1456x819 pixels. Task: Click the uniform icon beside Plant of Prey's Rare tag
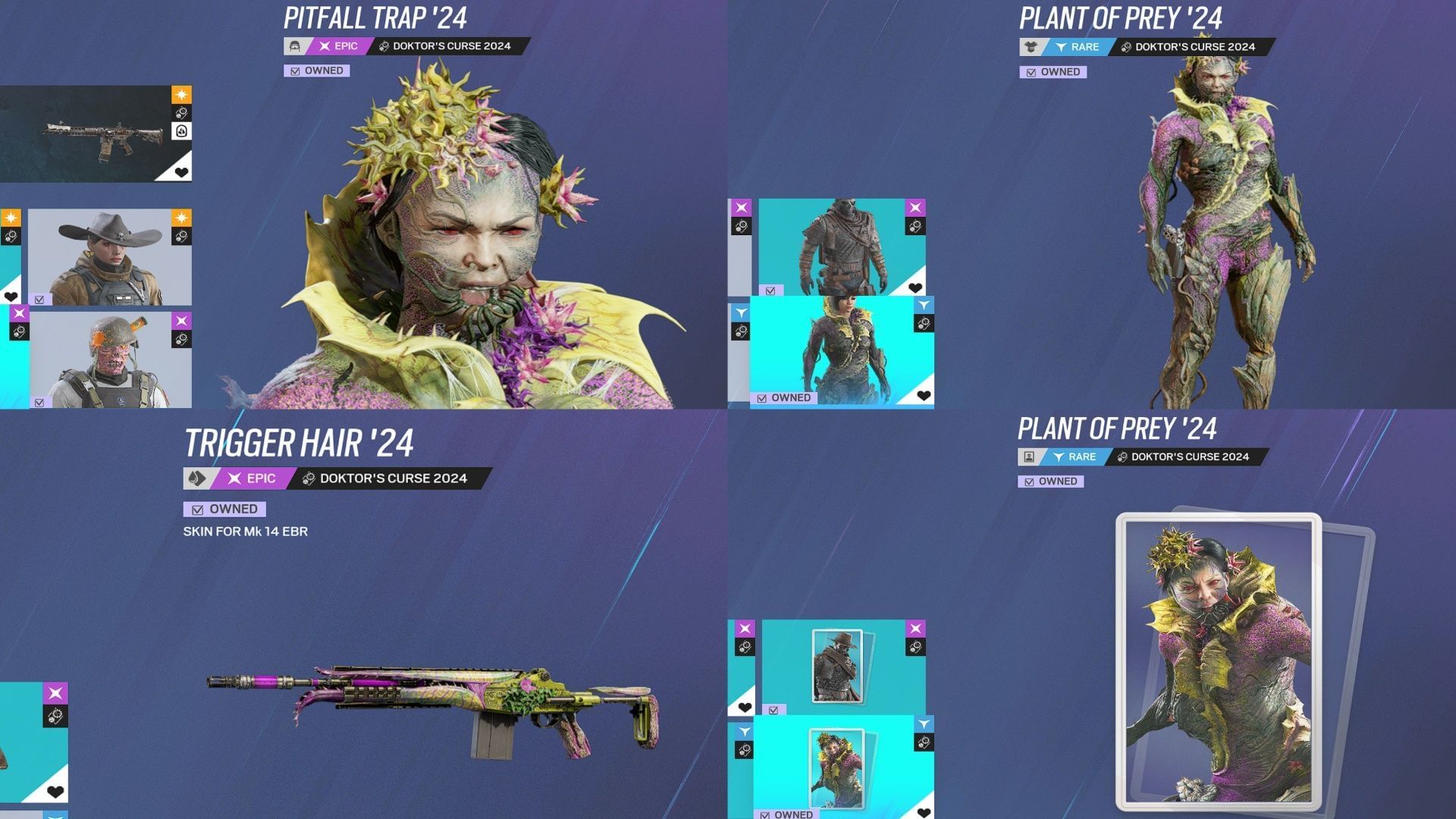1029,46
